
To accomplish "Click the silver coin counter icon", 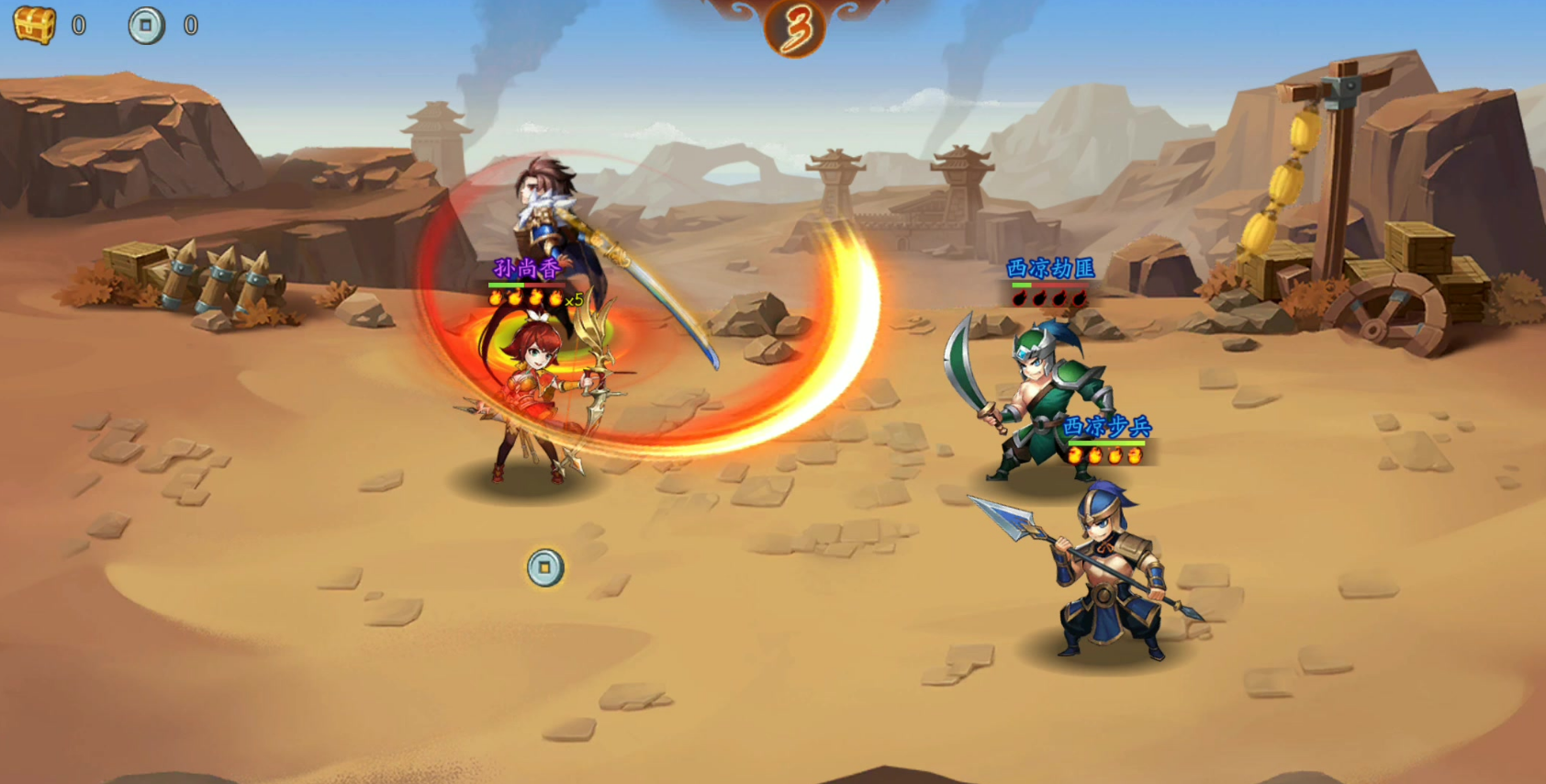I will pyautogui.click(x=146, y=26).
